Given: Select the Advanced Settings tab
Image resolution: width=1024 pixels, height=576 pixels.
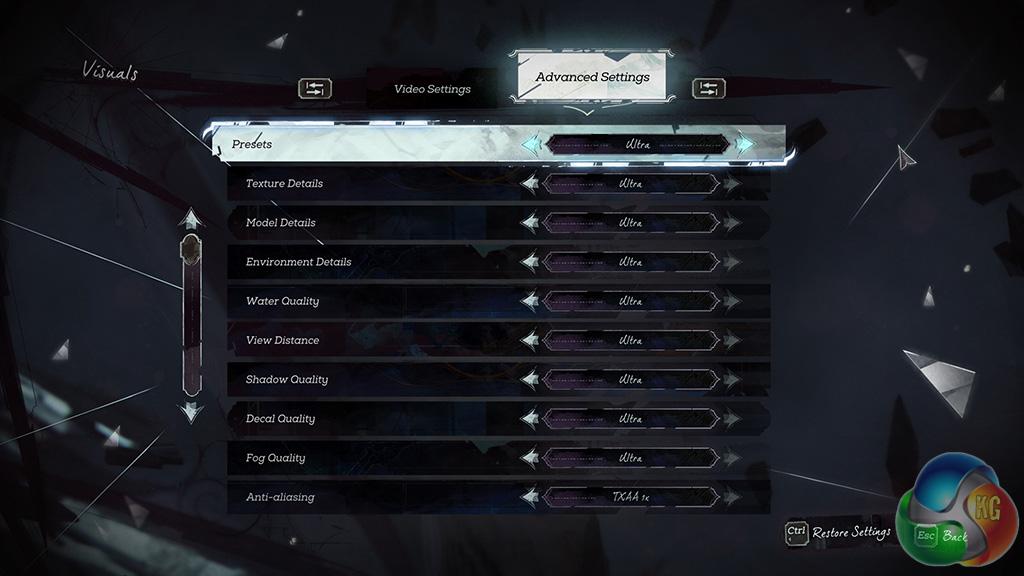Looking at the screenshot, I should (592, 77).
